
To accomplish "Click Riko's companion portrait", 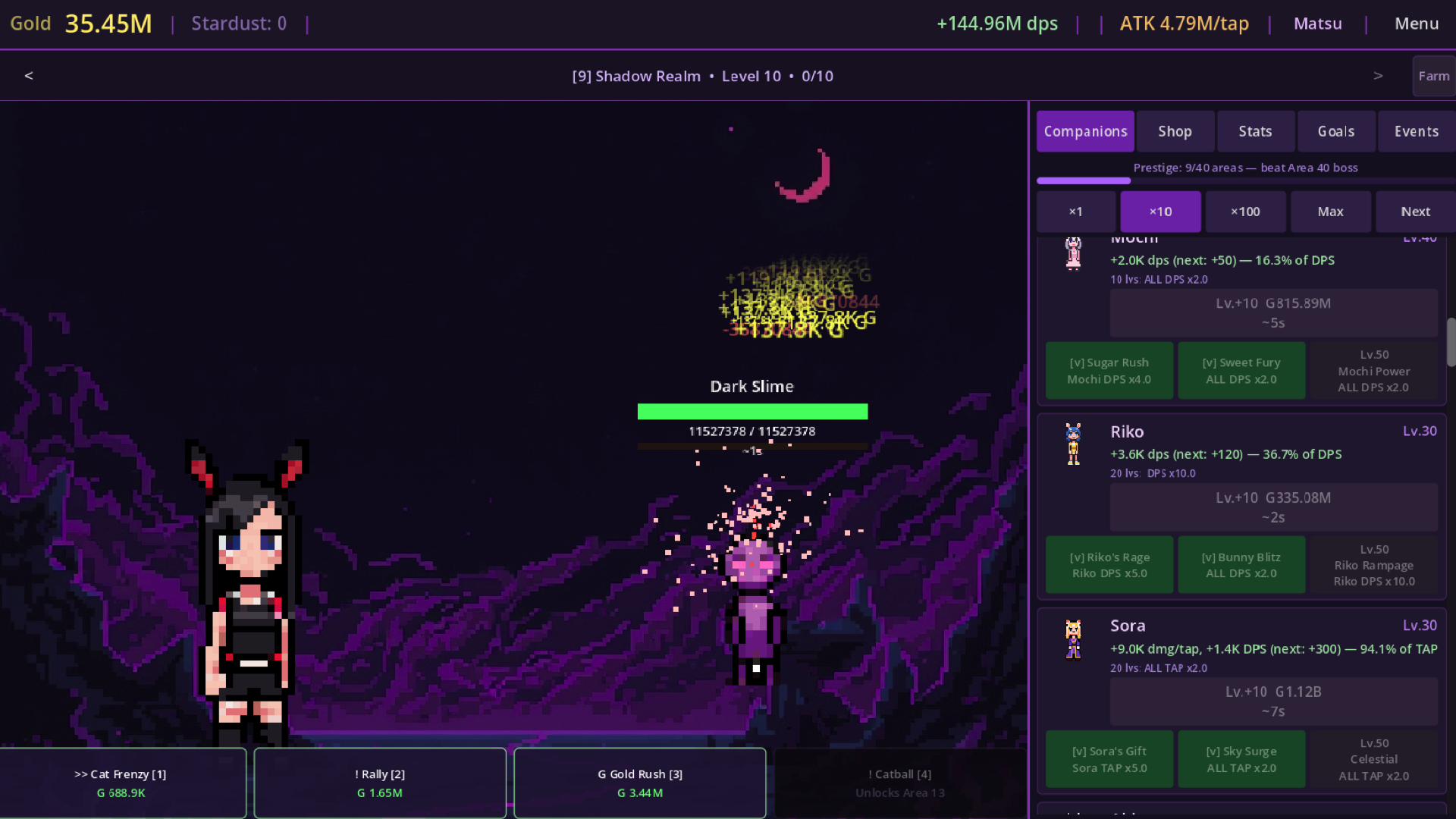I will click(x=1073, y=444).
